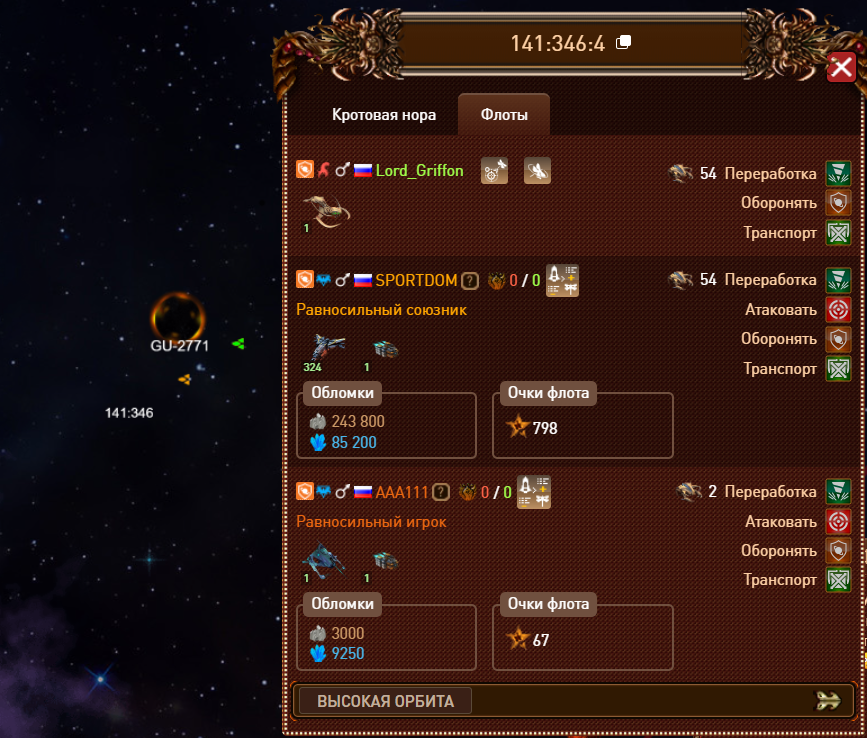Switch to the Кротовая нора tab
This screenshot has width=867, height=738.
384,115
